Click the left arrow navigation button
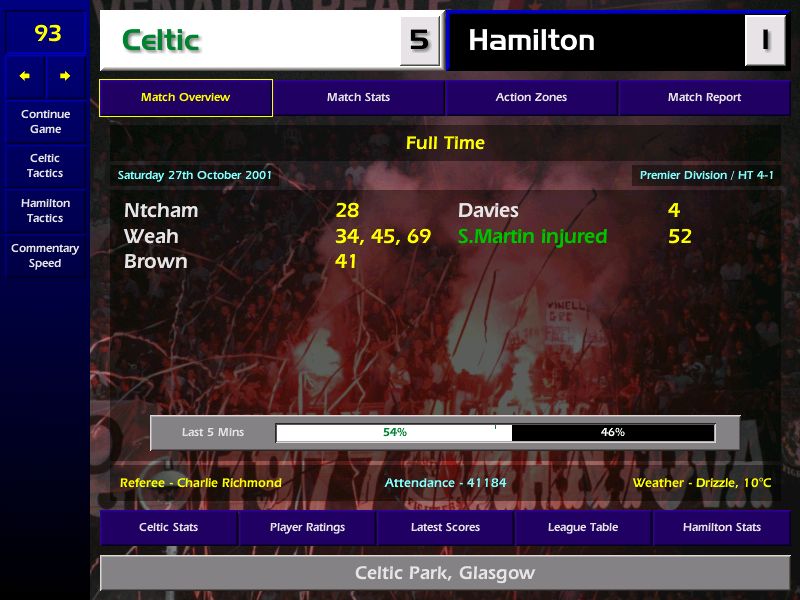This screenshot has width=800, height=600. click(x=25, y=76)
